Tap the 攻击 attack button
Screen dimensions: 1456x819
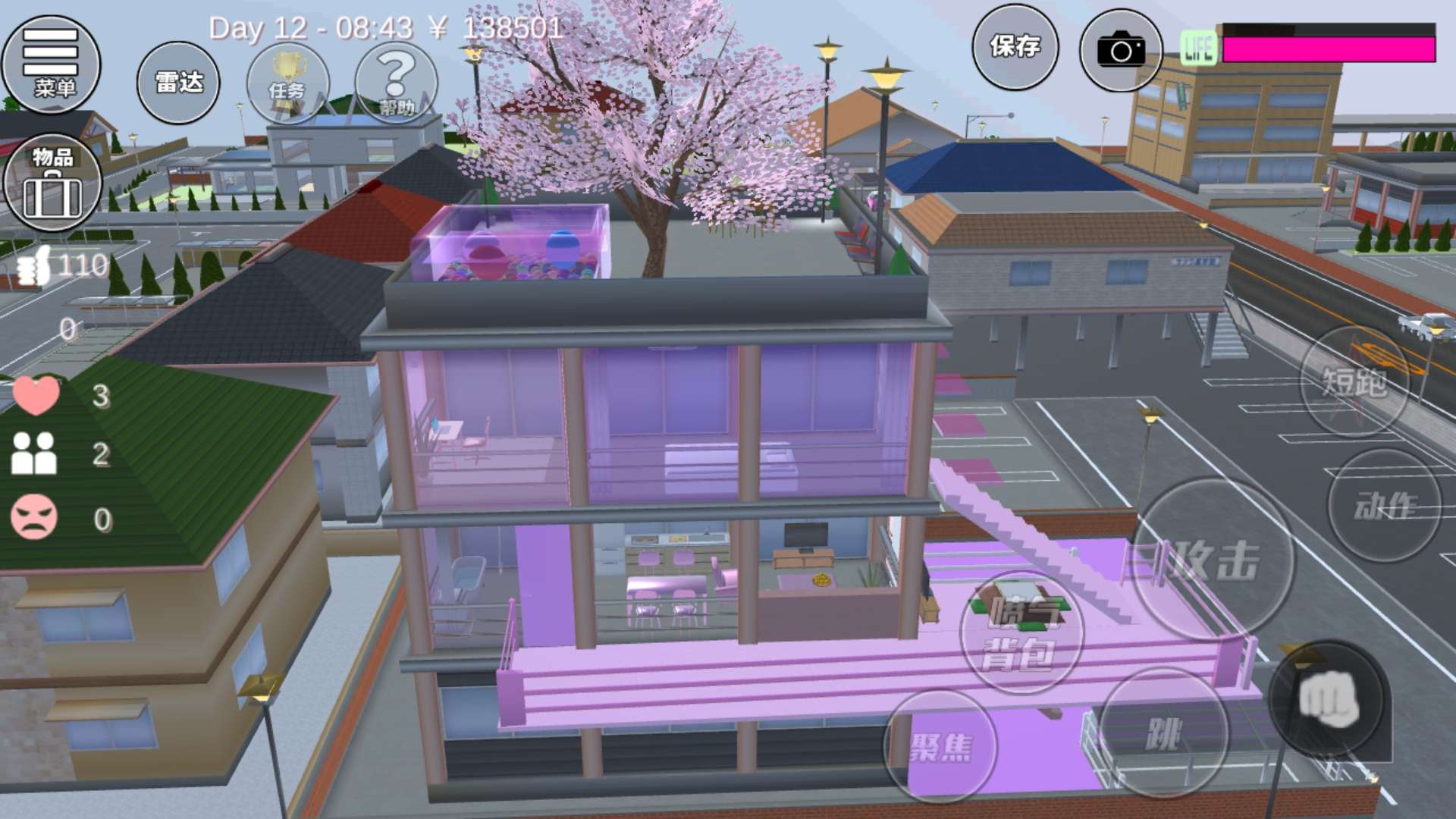point(1213,560)
